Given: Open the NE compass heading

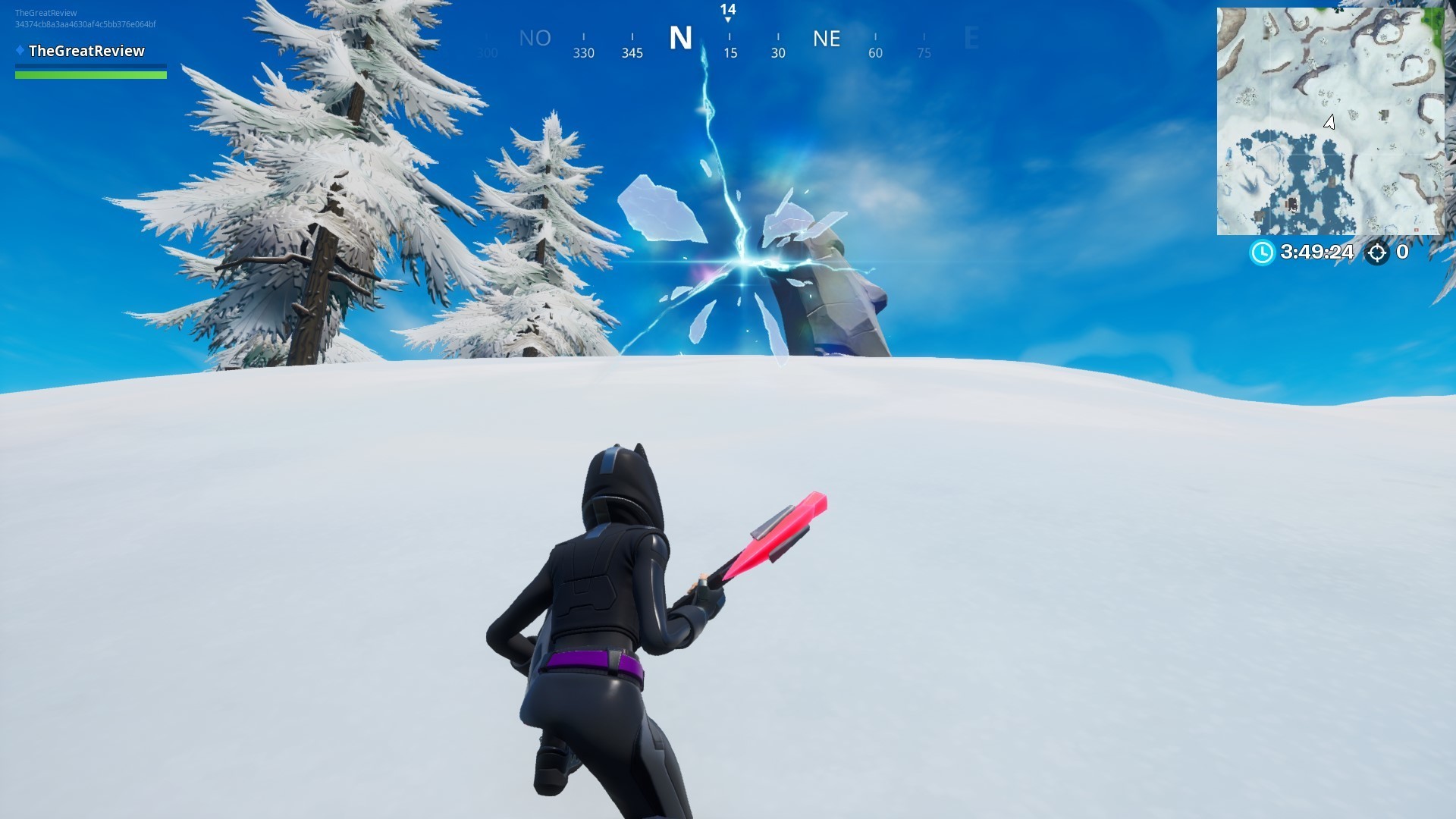Looking at the screenshot, I should pos(827,39).
